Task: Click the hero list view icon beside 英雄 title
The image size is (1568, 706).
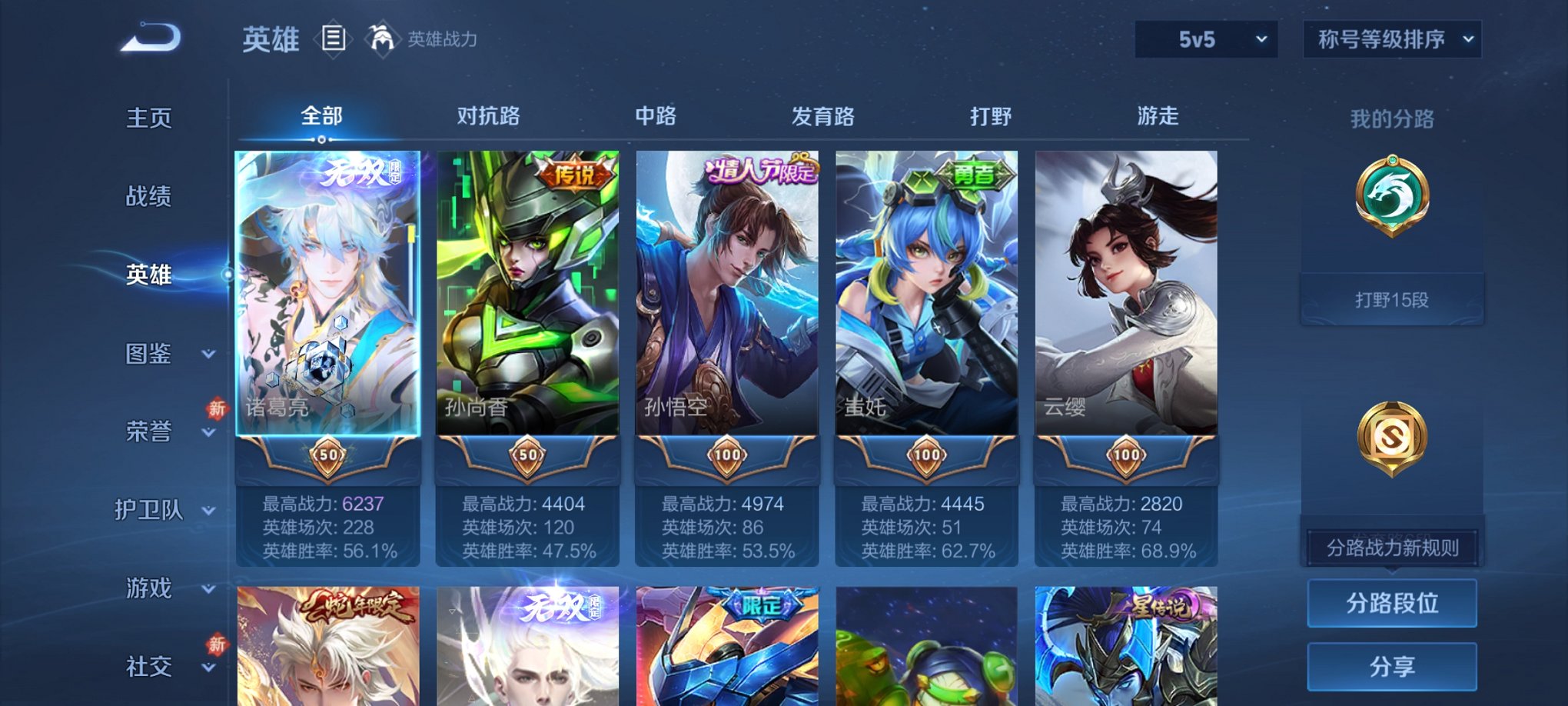Action: [x=334, y=40]
